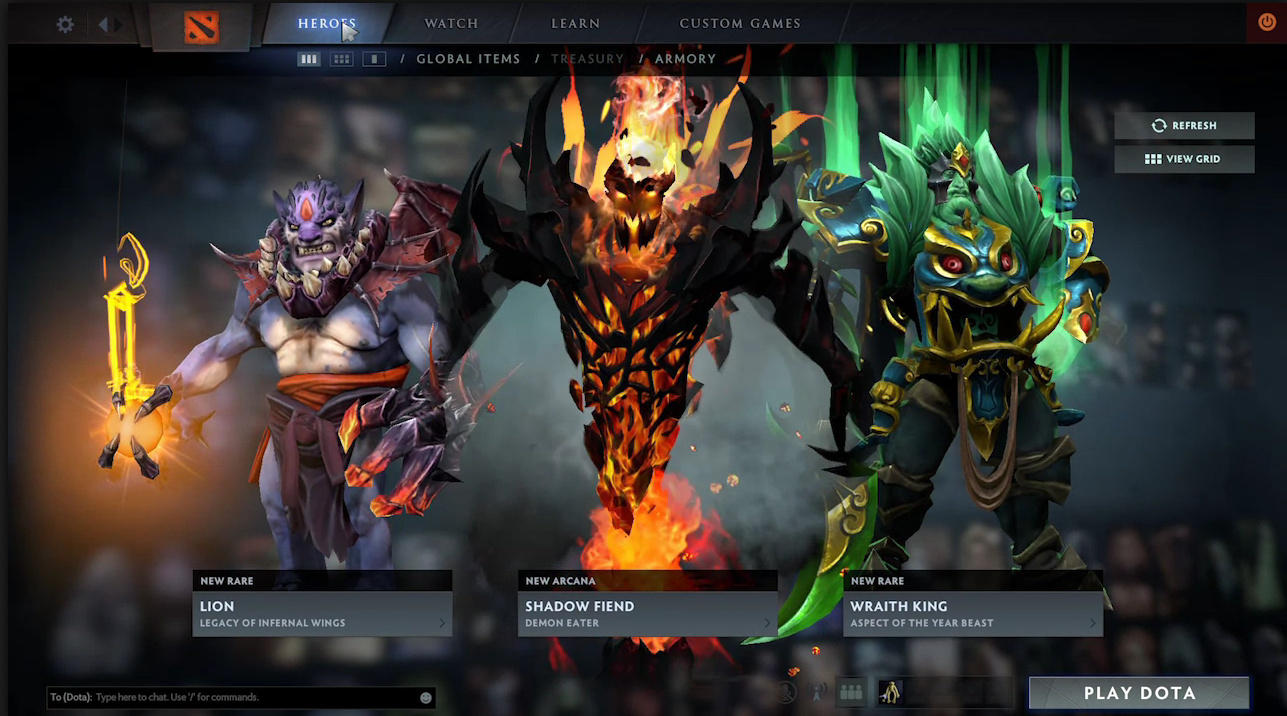Open the Watch tab
1287x716 pixels.
pos(451,23)
